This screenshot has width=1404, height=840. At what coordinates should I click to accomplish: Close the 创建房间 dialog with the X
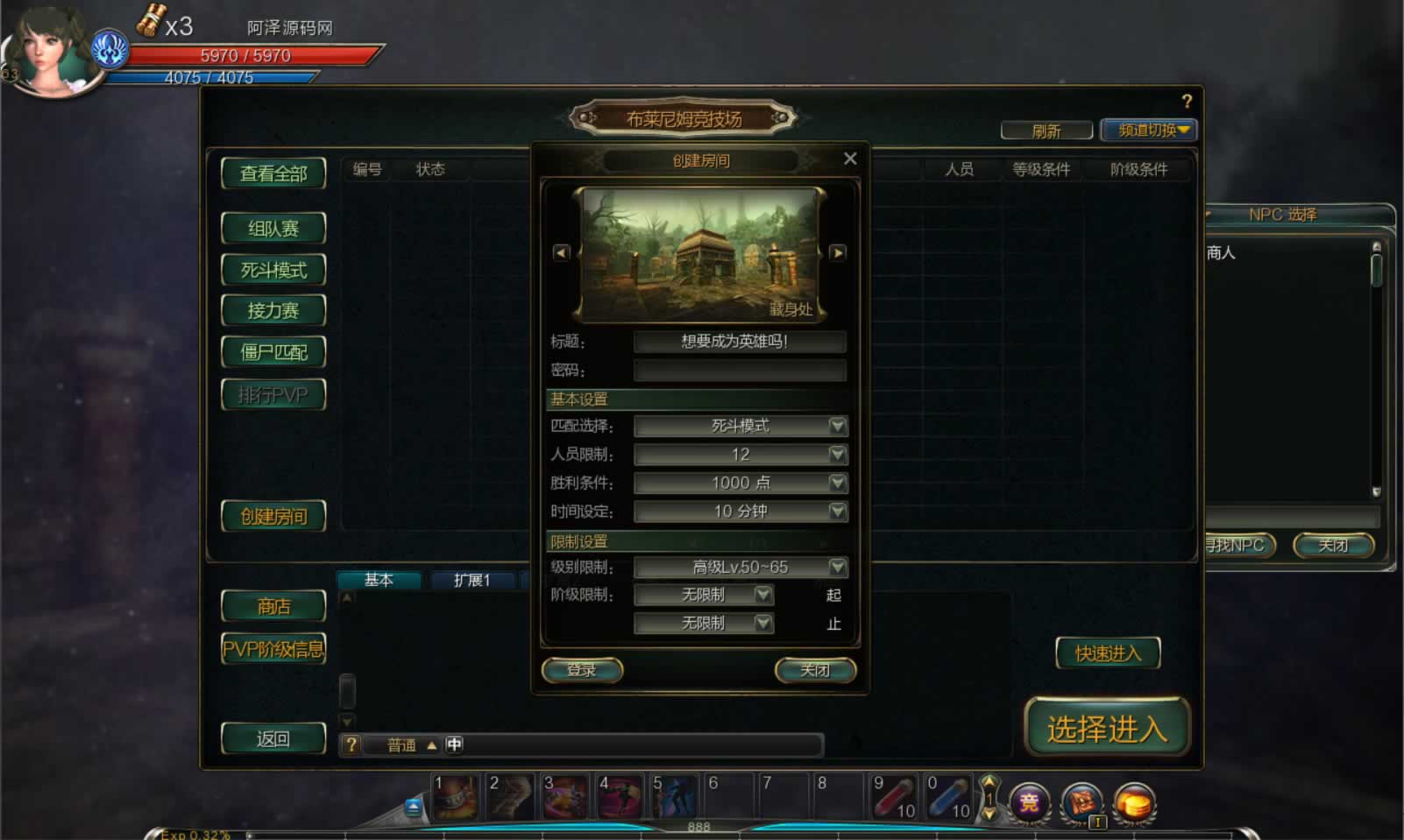tap(849, 159)
